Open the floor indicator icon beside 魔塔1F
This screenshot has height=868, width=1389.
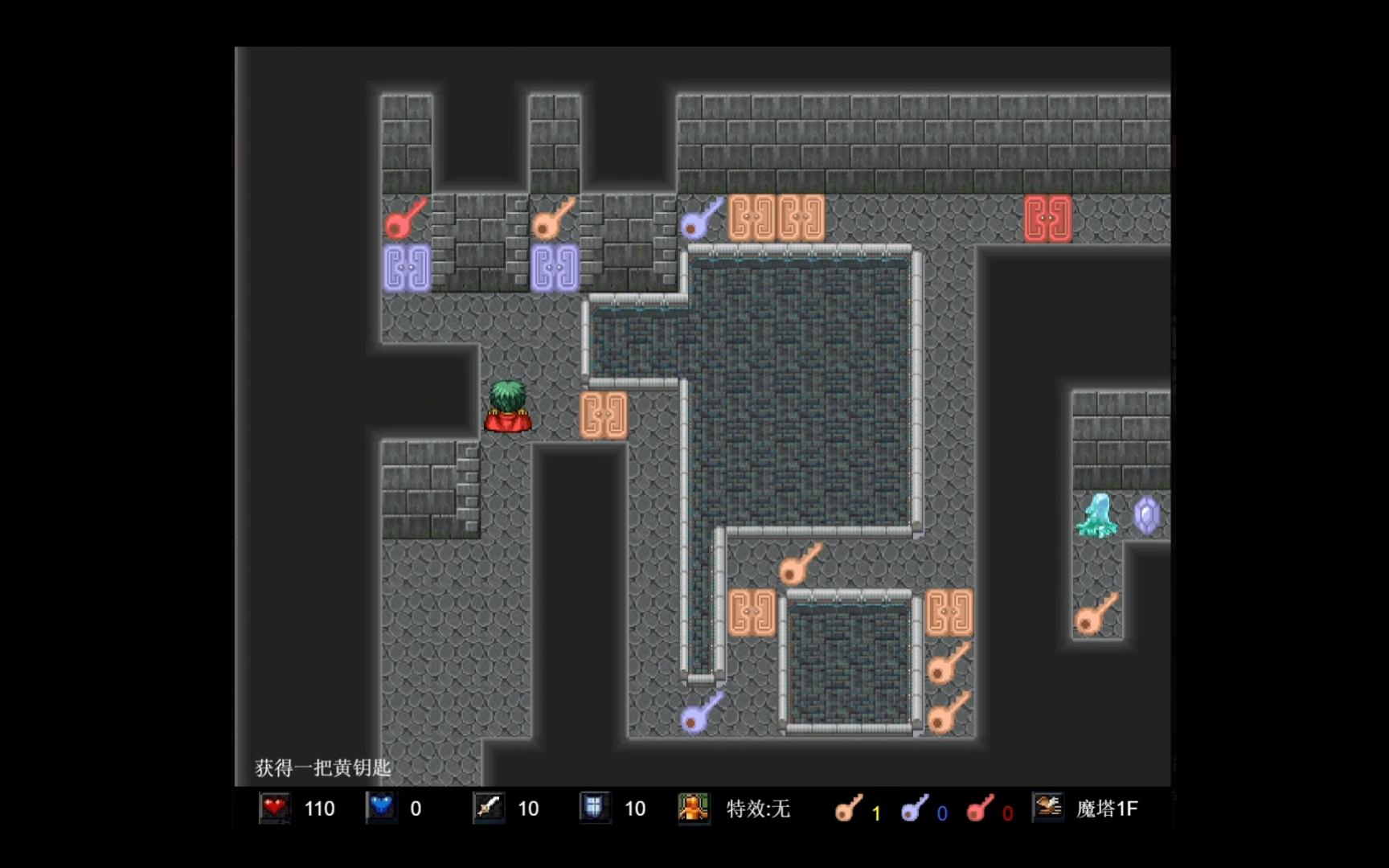tap(1048, 807)
